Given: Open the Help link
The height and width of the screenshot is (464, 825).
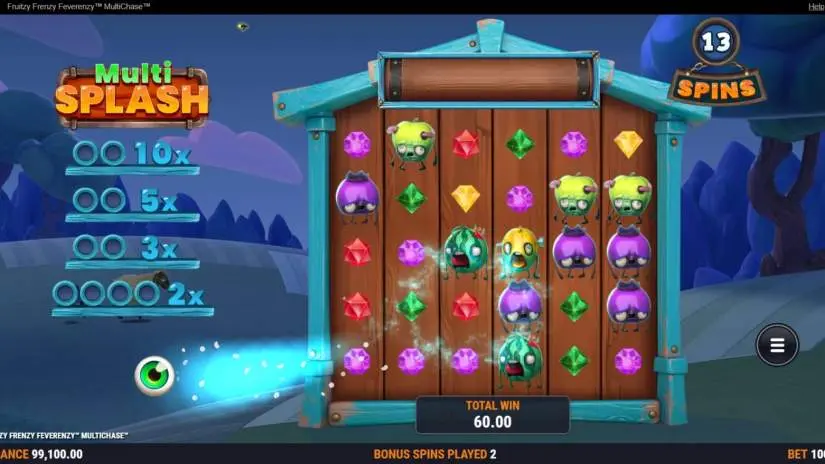Looking at the screenshot, I should (816, 6).
